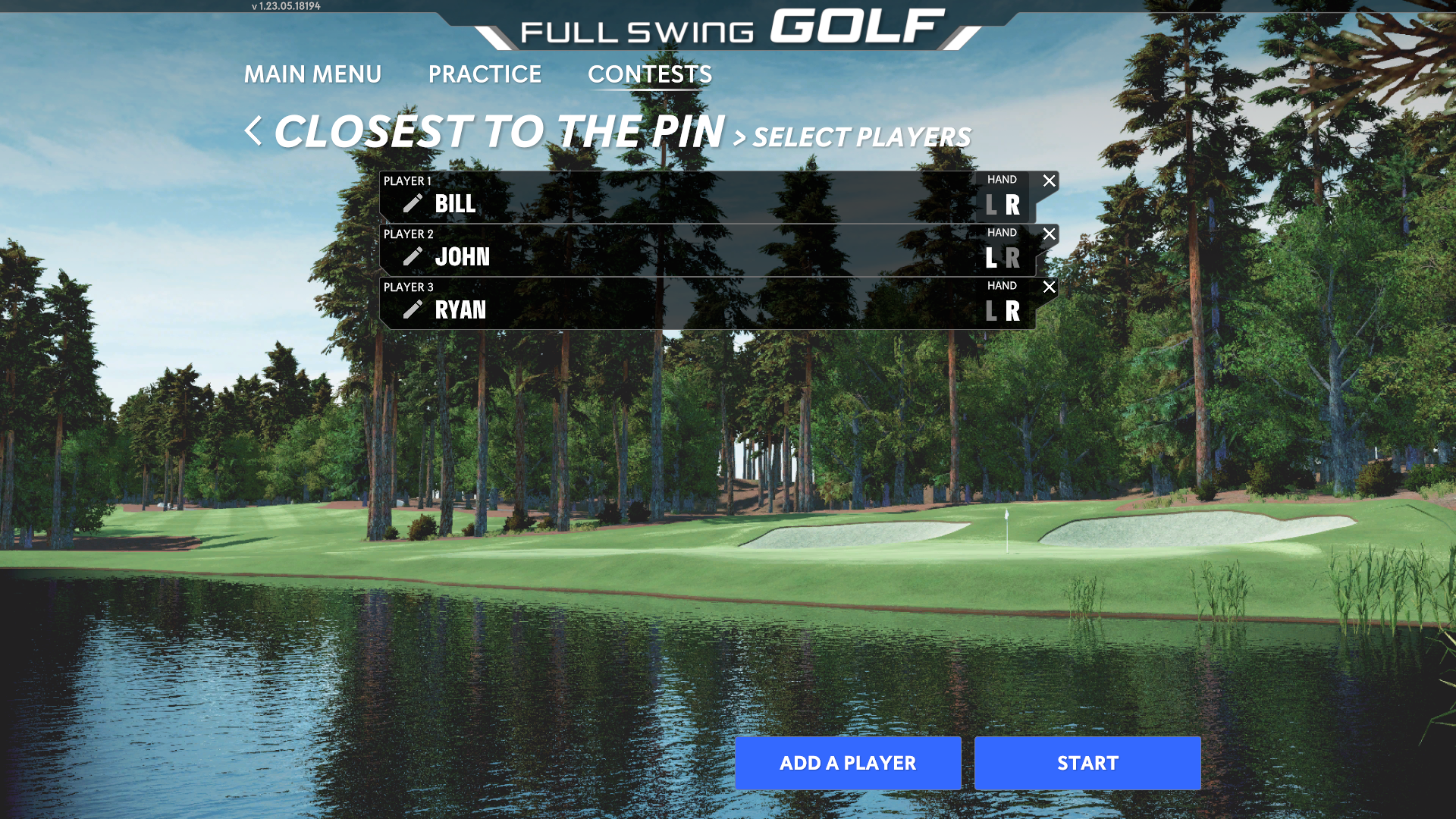Click the Add a Player button

pyautogui.click(x=848, y=763)
